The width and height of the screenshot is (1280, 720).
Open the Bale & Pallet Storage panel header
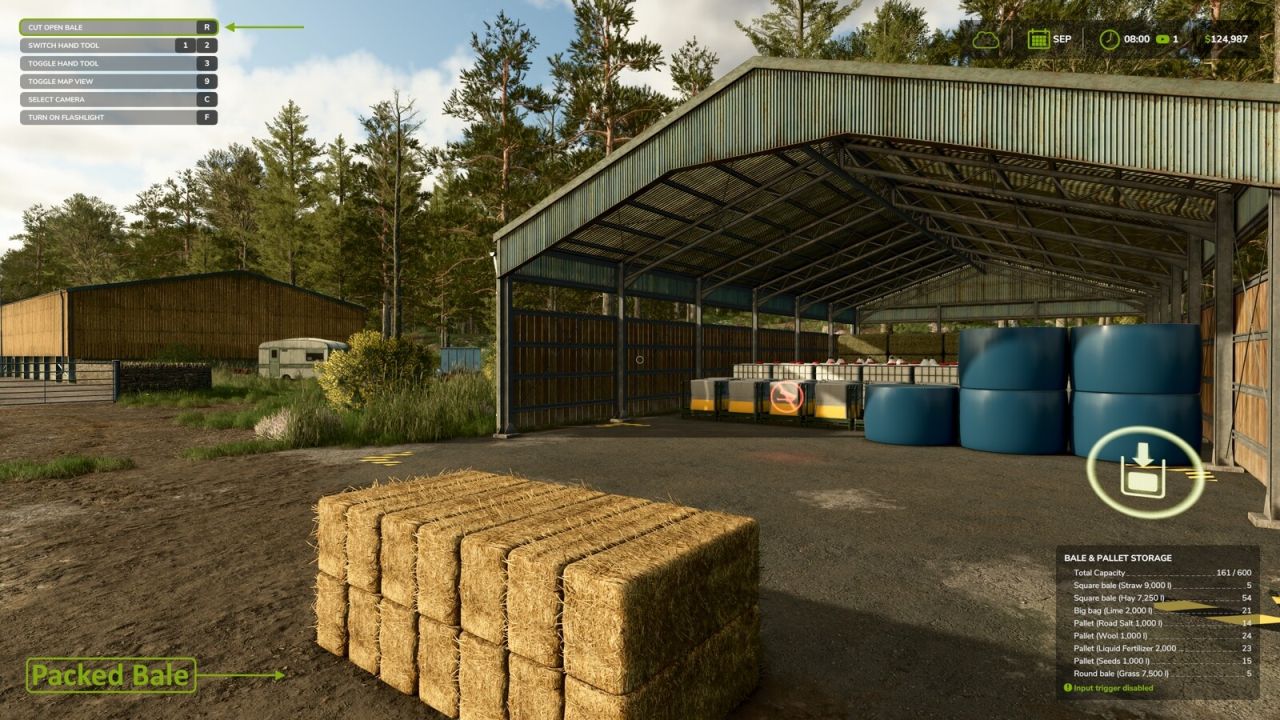(1120, 557)
